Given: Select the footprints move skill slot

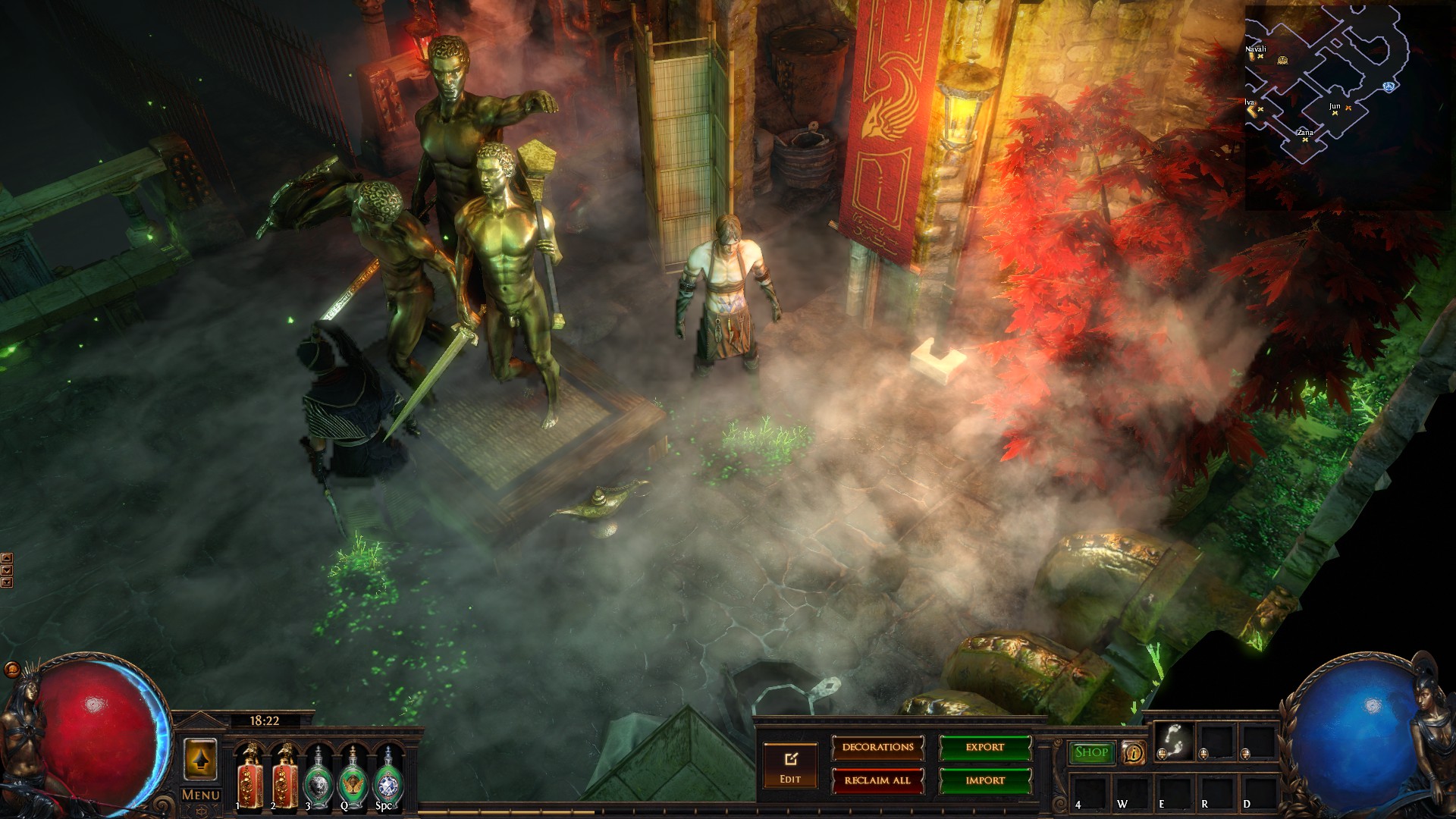Looking at the screenshot, I should click(1174, 739).
